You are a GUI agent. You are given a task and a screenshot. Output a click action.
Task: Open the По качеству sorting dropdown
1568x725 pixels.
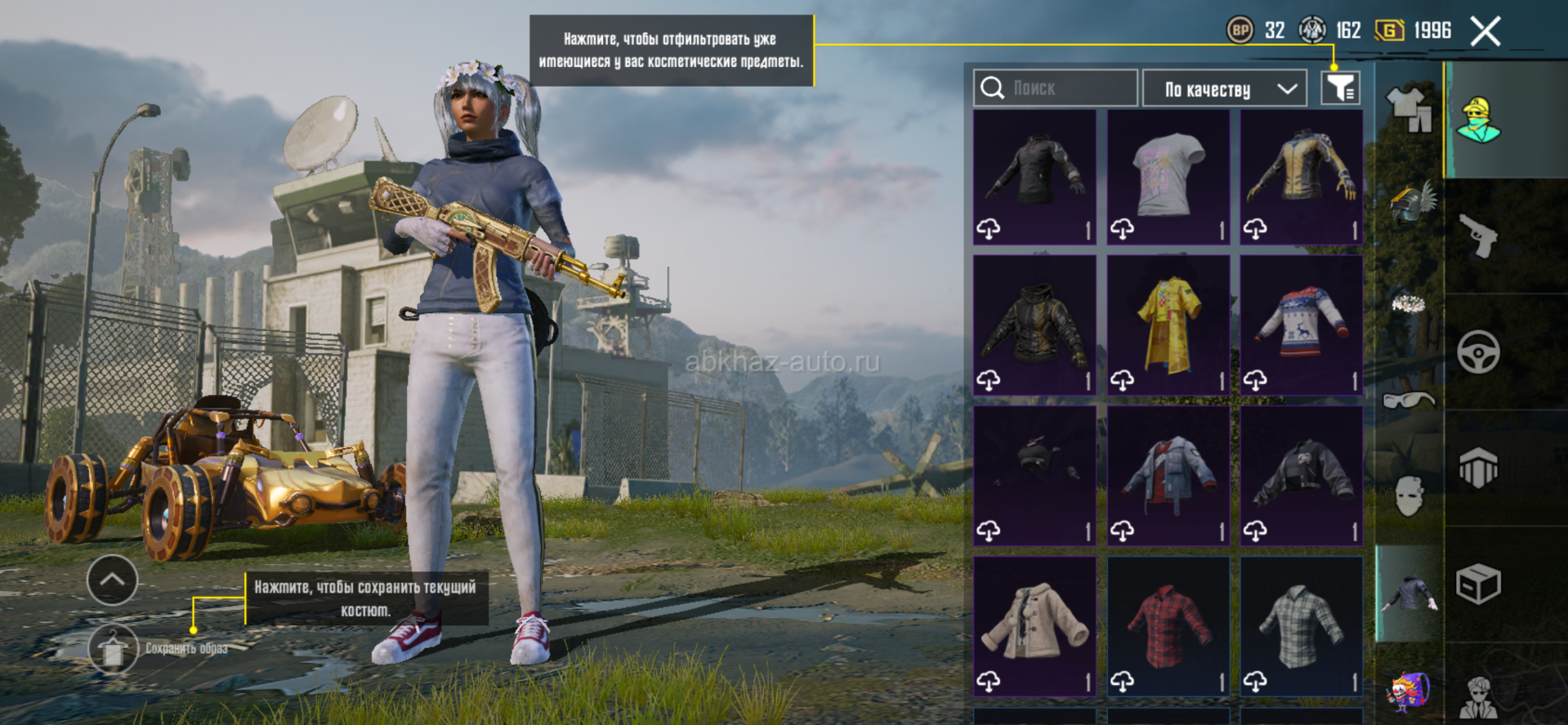(x=1226, y=88)
